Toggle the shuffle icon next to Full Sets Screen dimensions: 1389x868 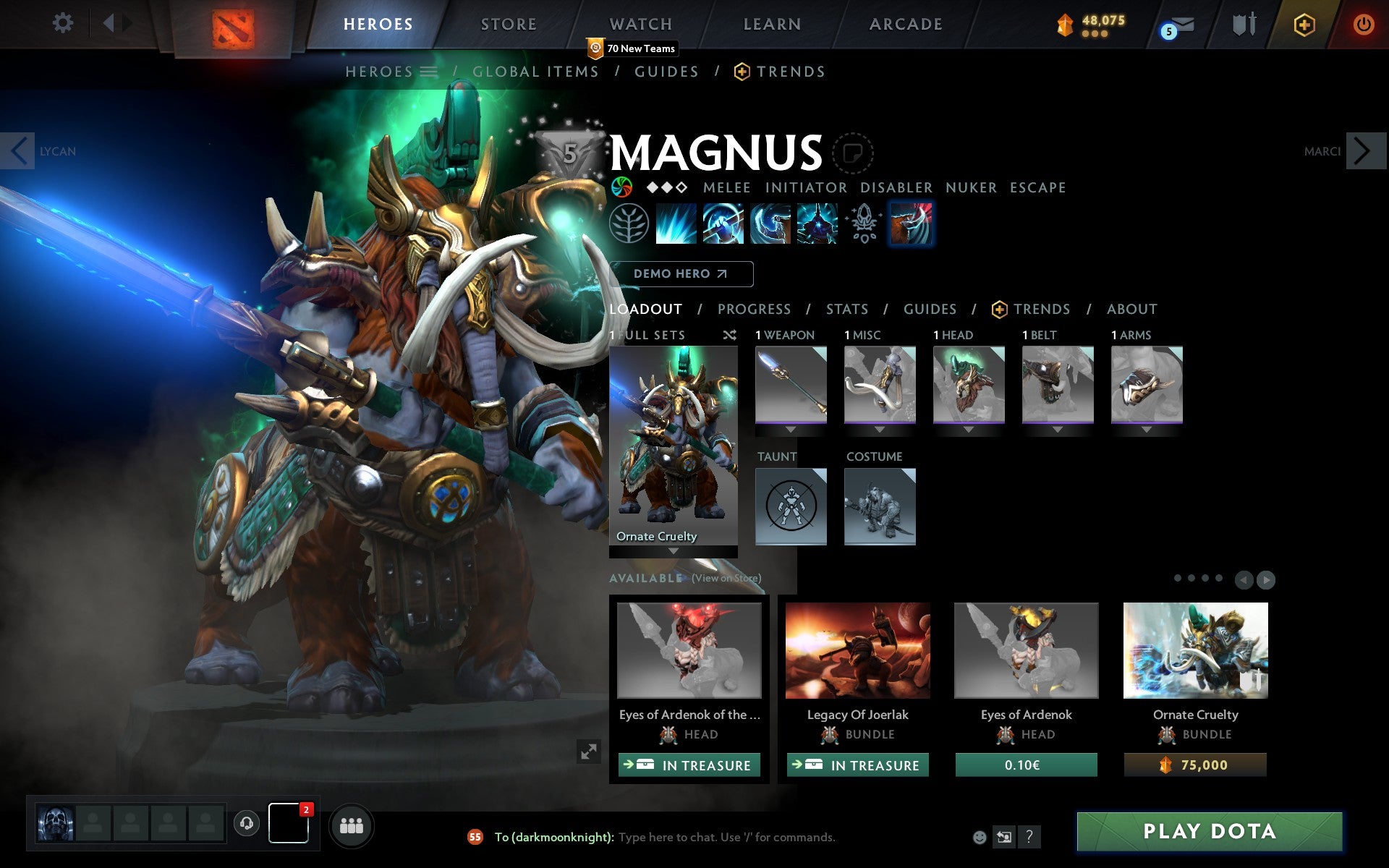(x=730, y=335)
